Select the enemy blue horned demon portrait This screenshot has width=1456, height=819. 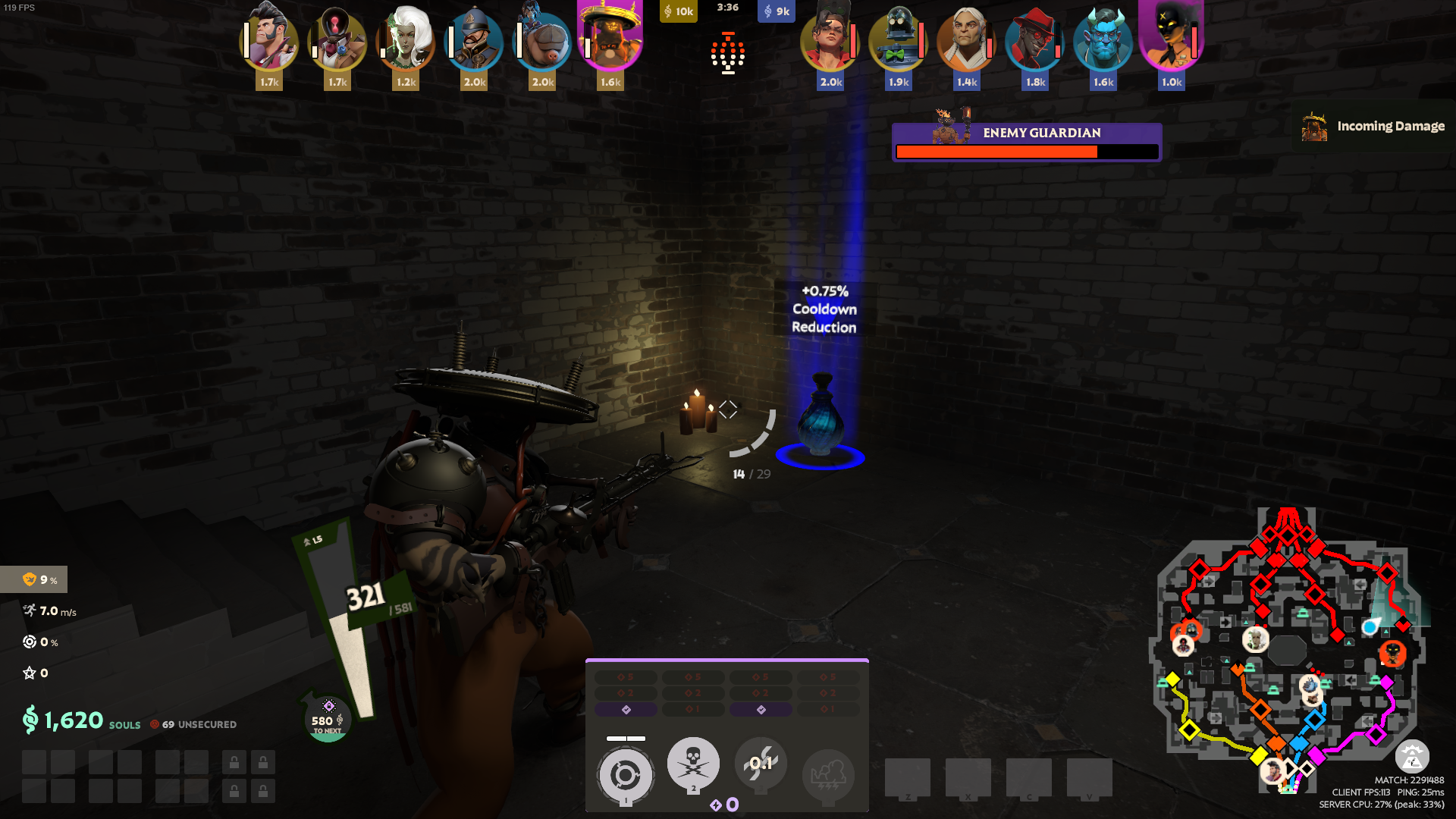[1103, 39]
